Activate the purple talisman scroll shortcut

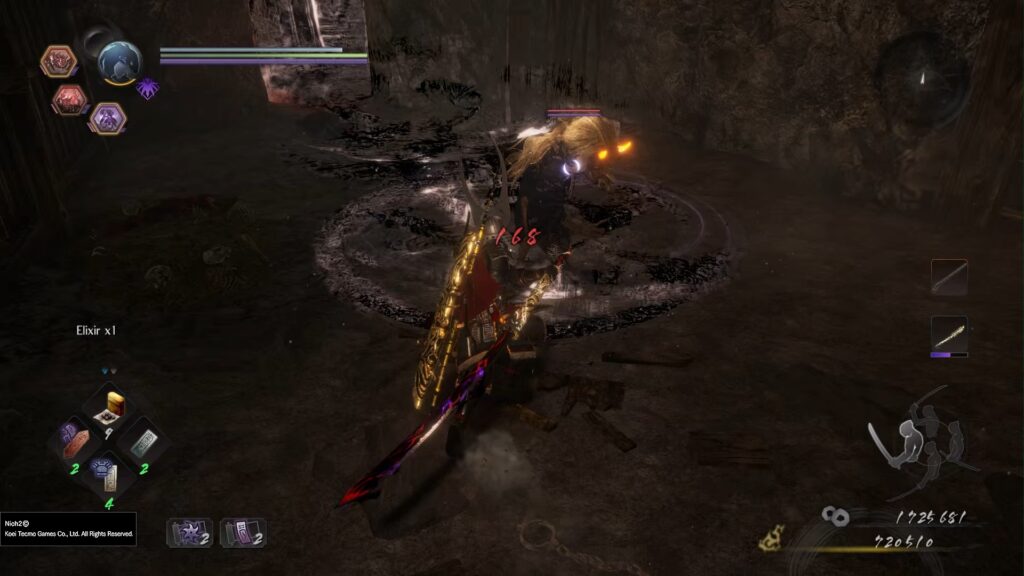point(241,532)
